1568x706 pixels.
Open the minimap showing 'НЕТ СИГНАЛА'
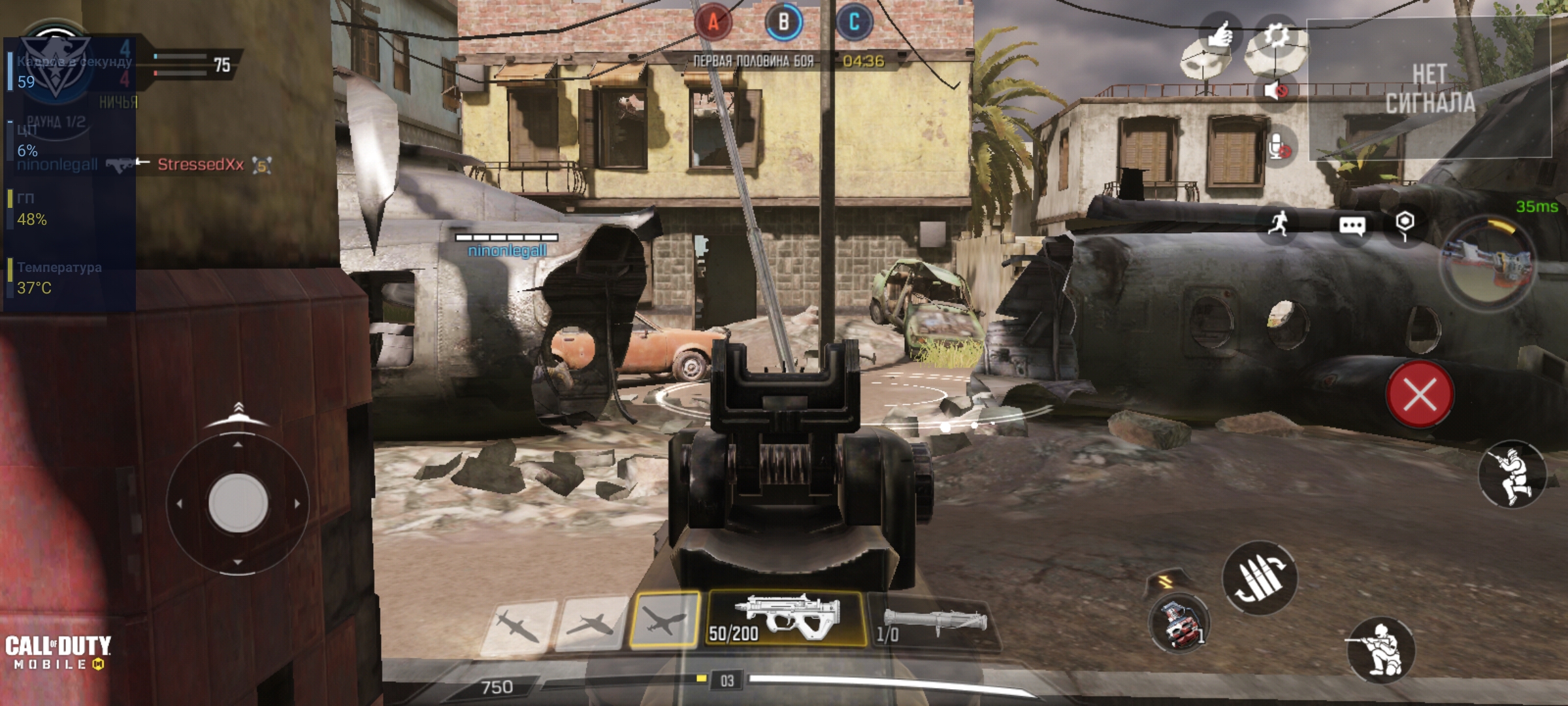pos(1429,88)
